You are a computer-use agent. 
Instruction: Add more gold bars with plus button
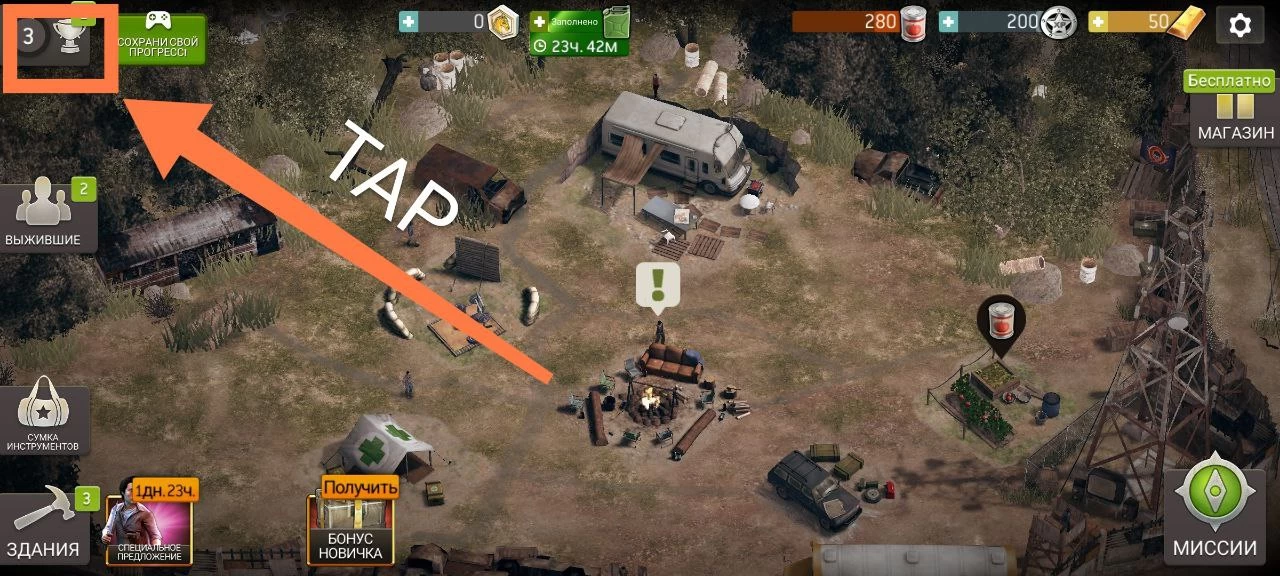tap(1098, 22)
